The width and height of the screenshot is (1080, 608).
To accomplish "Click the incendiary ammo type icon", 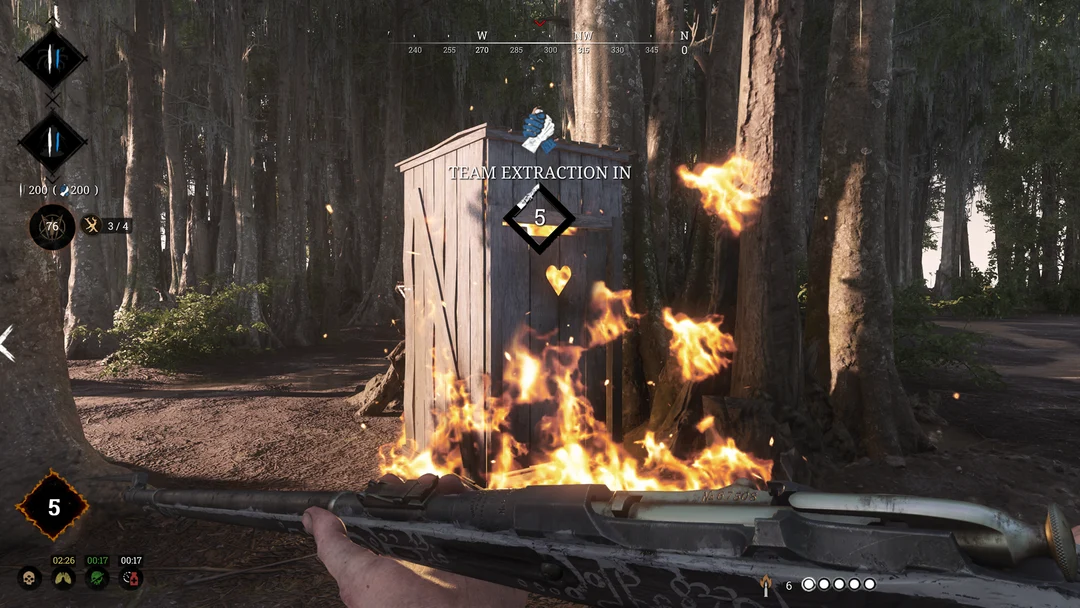I will 765,584.
